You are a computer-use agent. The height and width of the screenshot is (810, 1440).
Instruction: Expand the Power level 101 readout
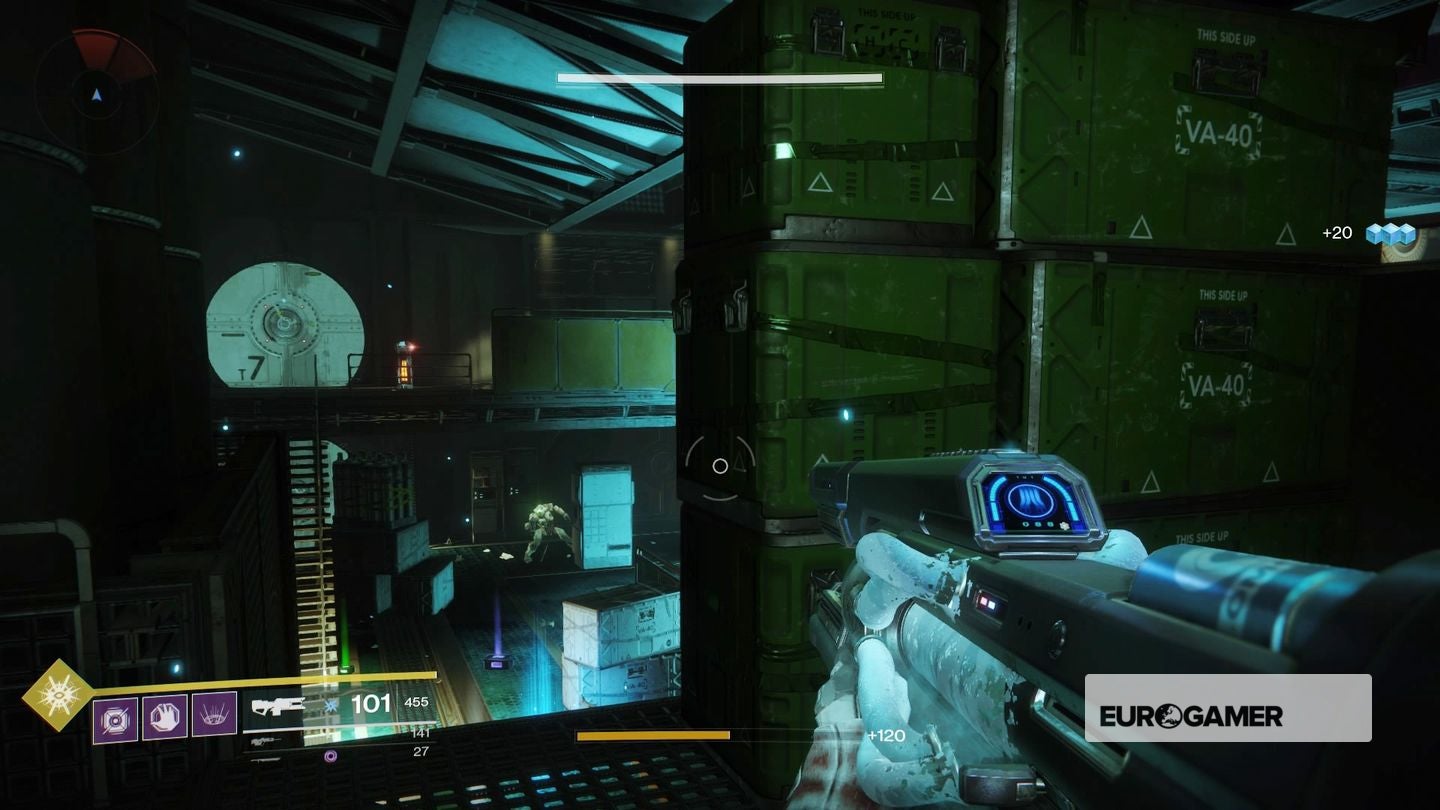tap(370, 704)
